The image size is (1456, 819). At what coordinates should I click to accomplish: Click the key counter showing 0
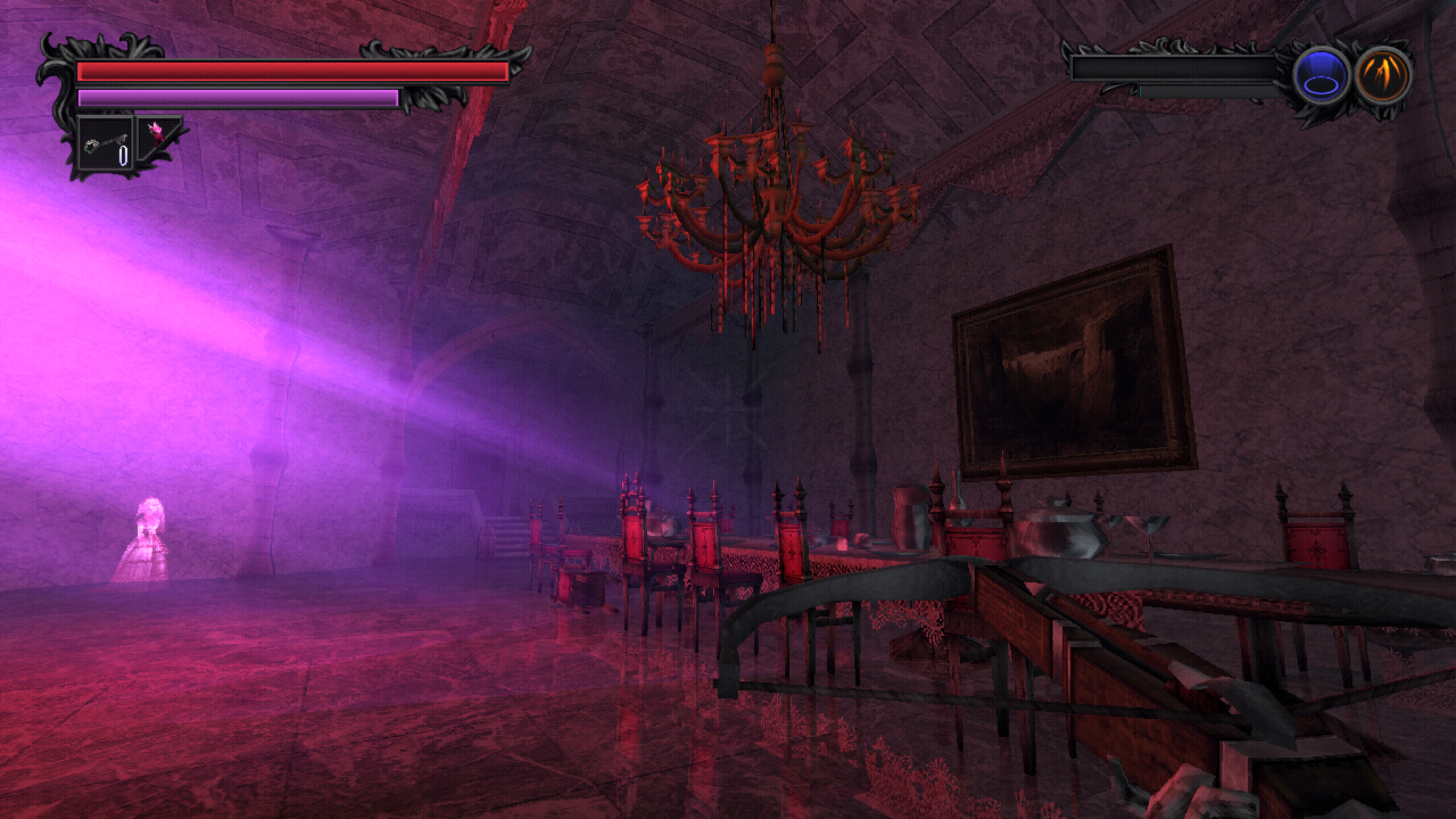[122, 155]
